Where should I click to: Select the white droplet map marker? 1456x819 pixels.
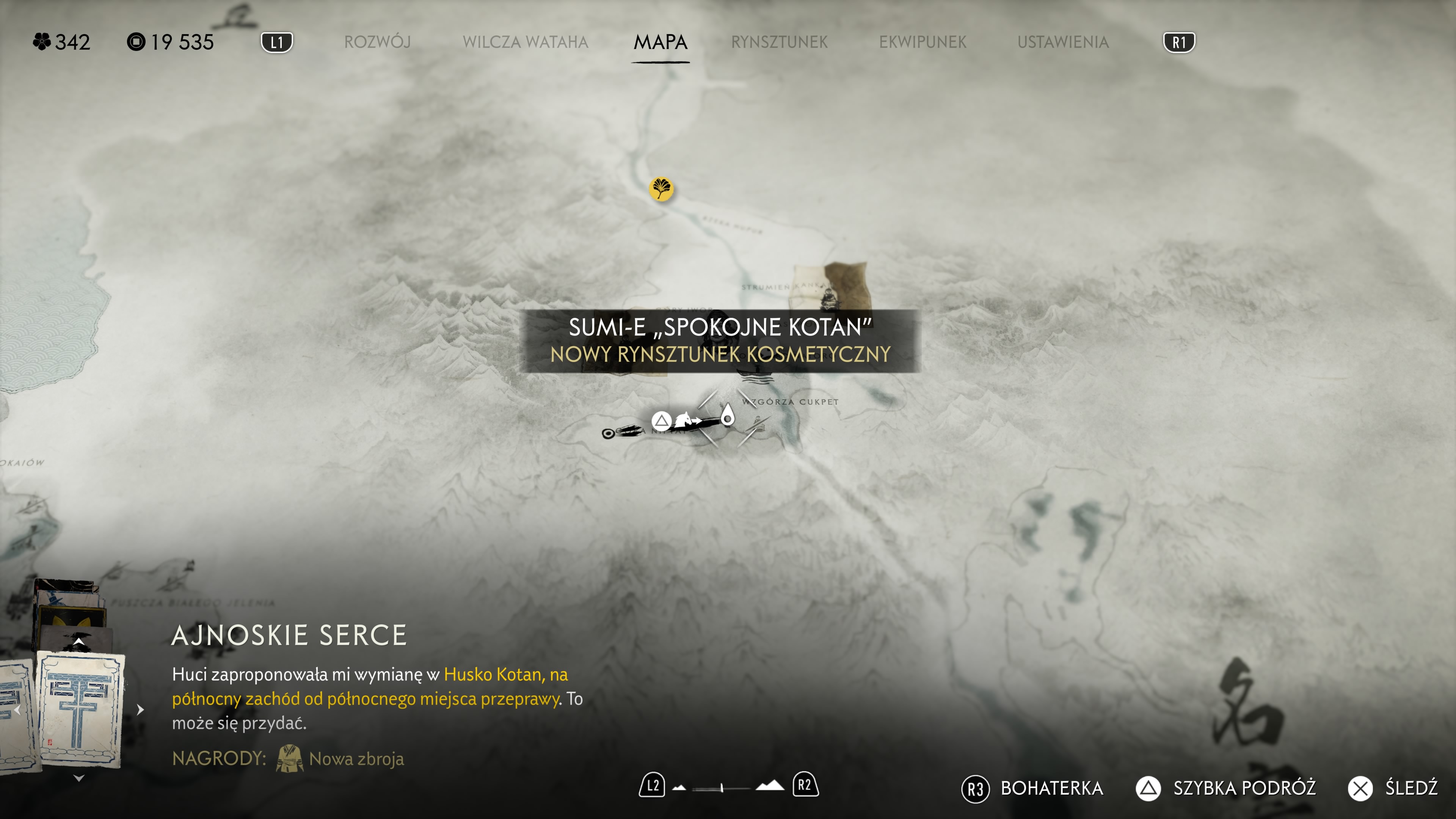(x=728, y=416)
